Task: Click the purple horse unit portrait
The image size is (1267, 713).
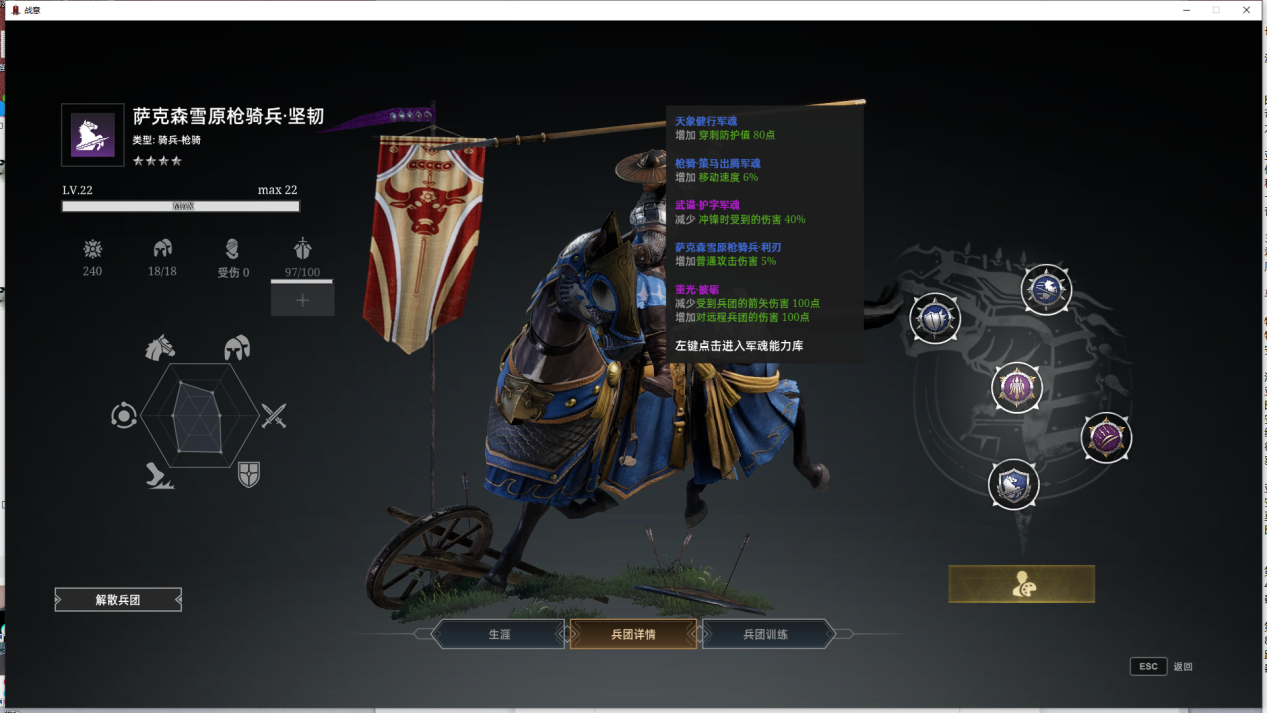Action: [x=93, y=135]
